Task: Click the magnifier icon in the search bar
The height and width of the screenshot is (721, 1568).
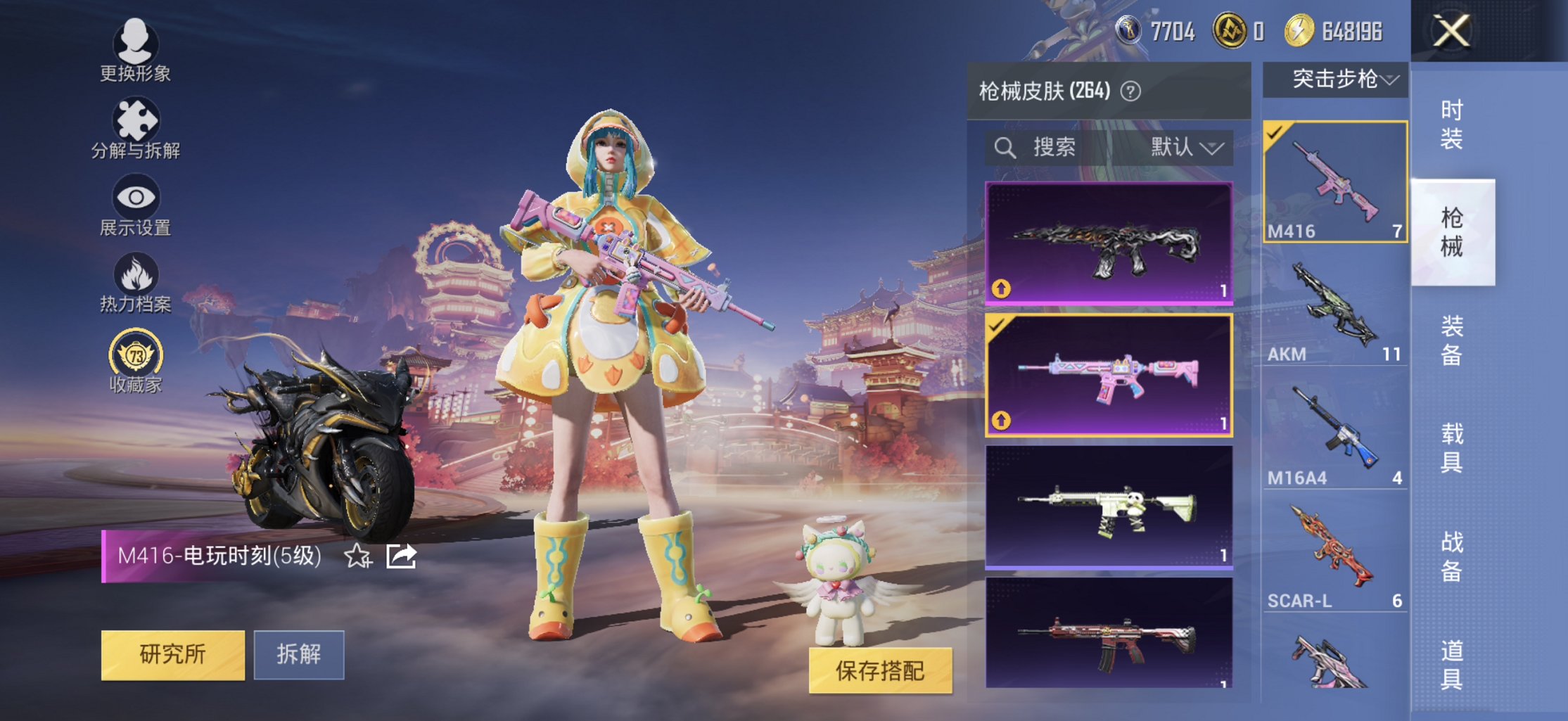Action: (x=1004, y=148)
